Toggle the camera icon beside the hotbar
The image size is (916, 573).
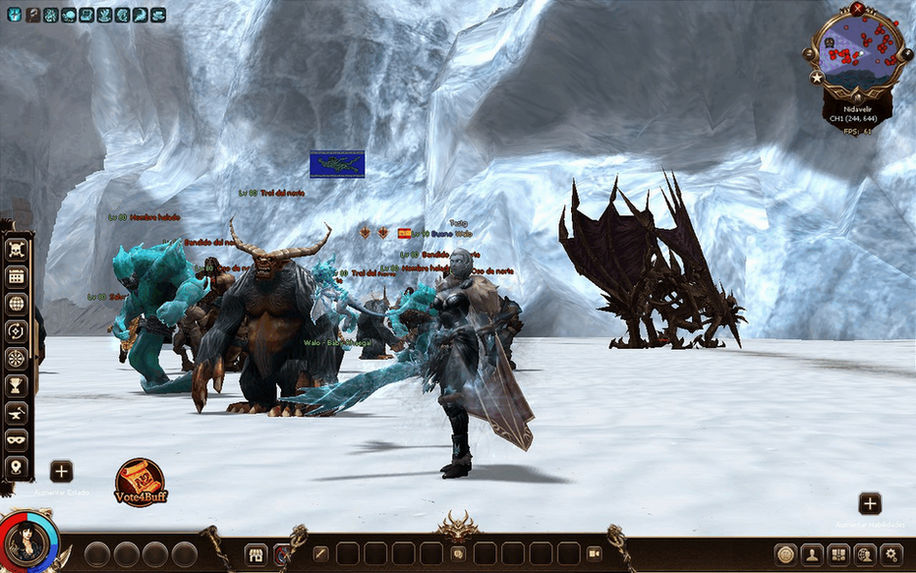click(594, 553)
